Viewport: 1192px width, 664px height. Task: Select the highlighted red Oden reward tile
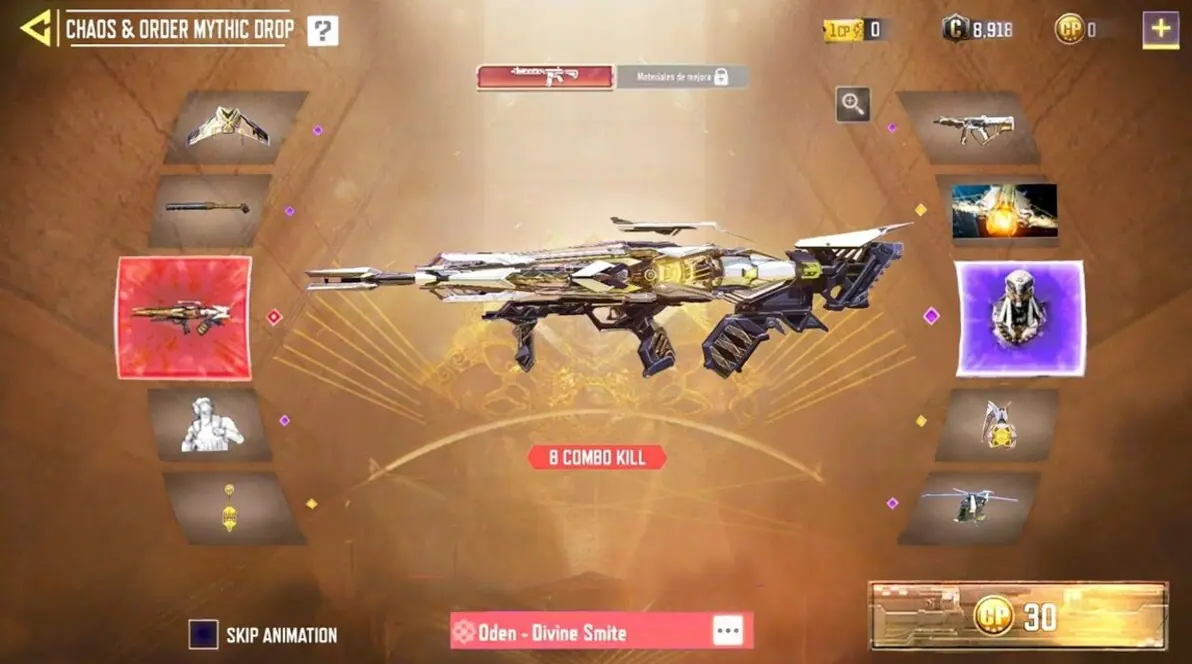pos(184,317)
